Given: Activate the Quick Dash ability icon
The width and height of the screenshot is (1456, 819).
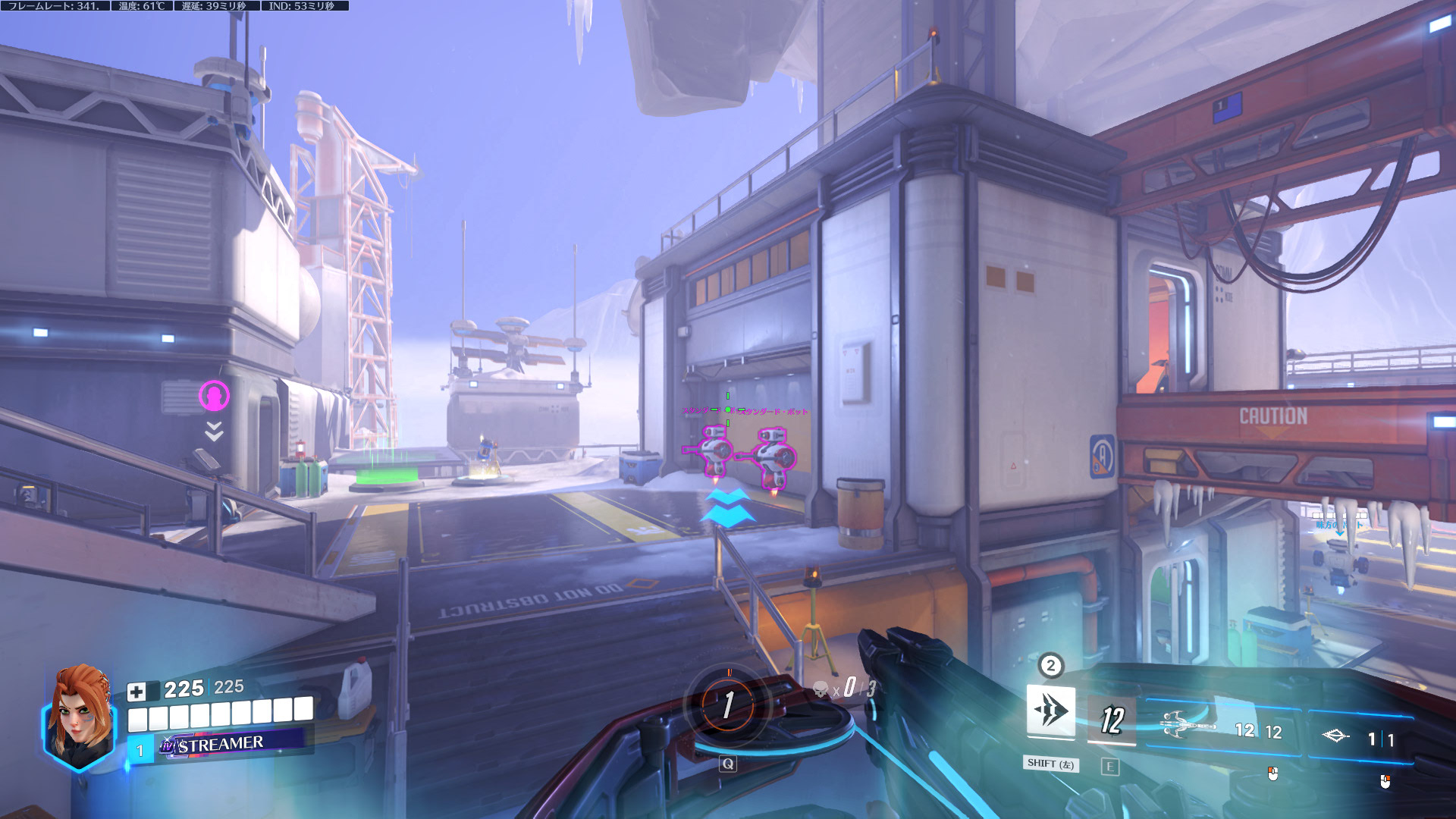Looking at the screenshot, I should point(1050,711).
